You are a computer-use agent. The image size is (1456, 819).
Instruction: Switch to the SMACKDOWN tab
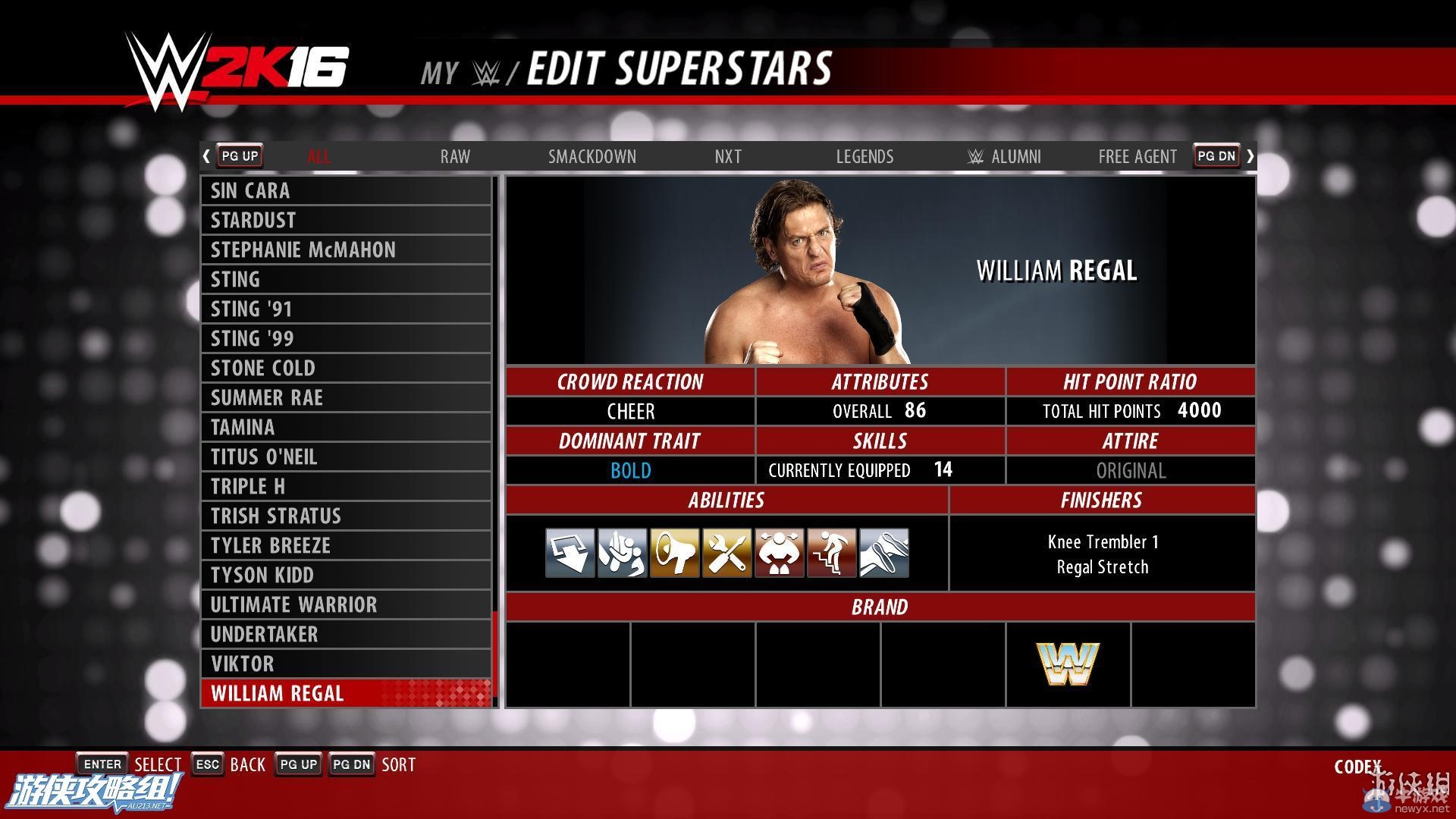[x=592, y=156]
